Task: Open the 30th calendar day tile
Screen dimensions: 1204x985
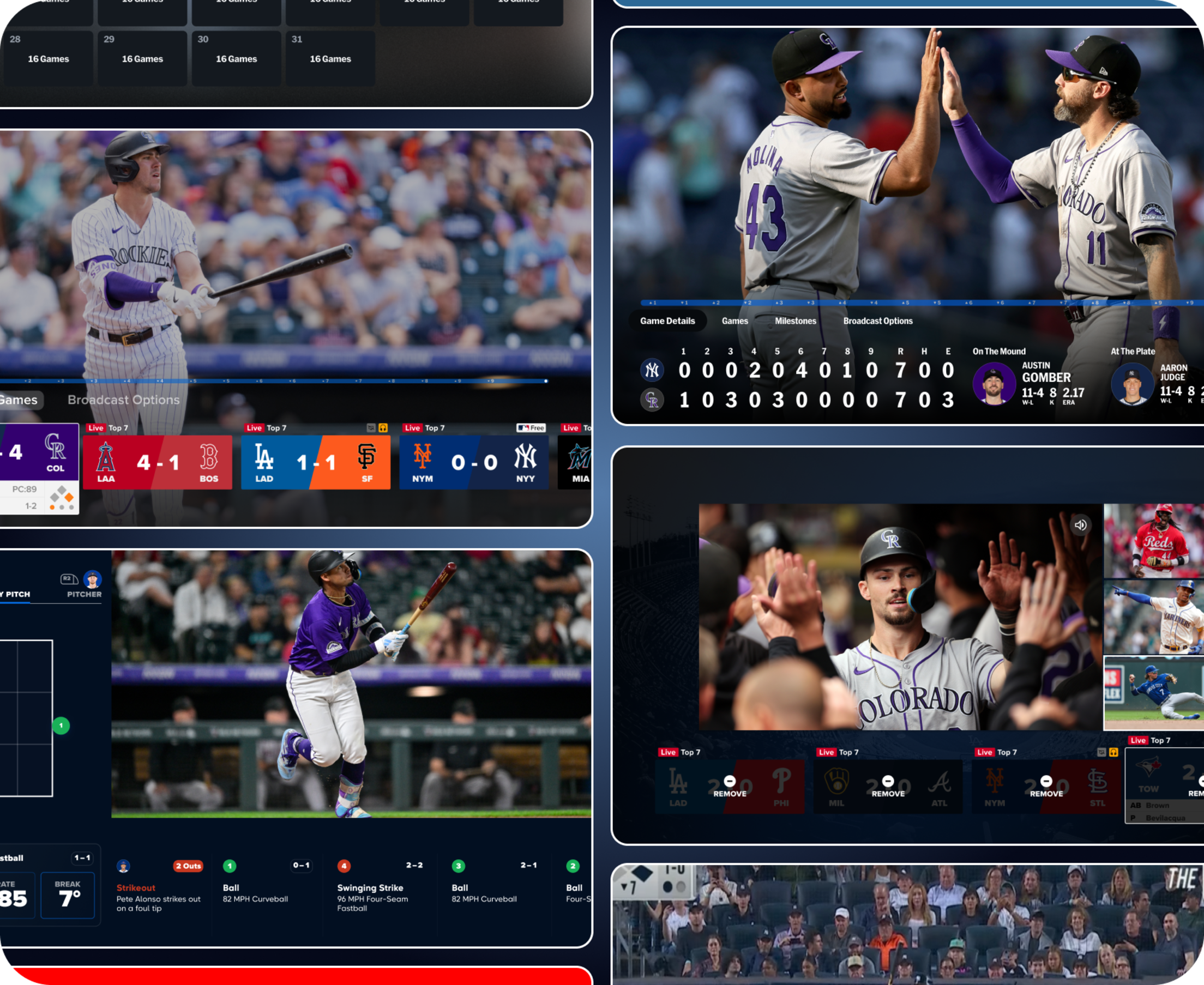Action: point(236,58)
